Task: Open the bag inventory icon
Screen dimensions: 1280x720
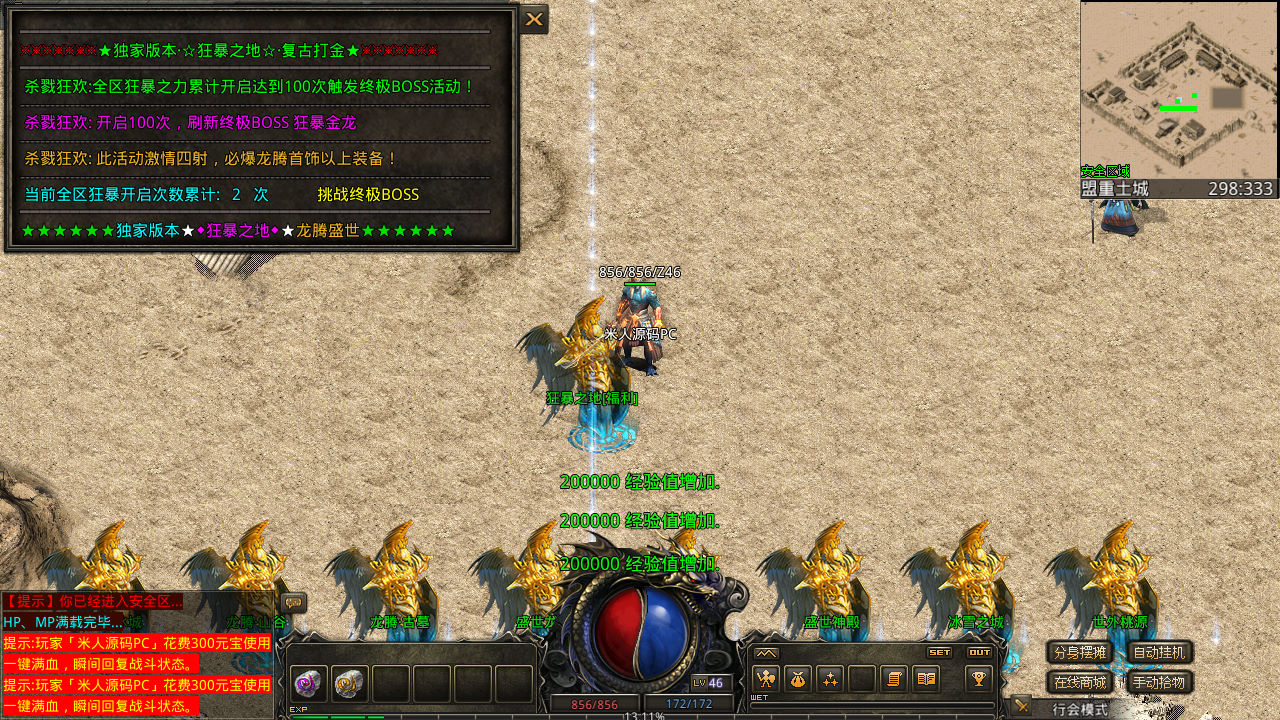Action: 797,679
